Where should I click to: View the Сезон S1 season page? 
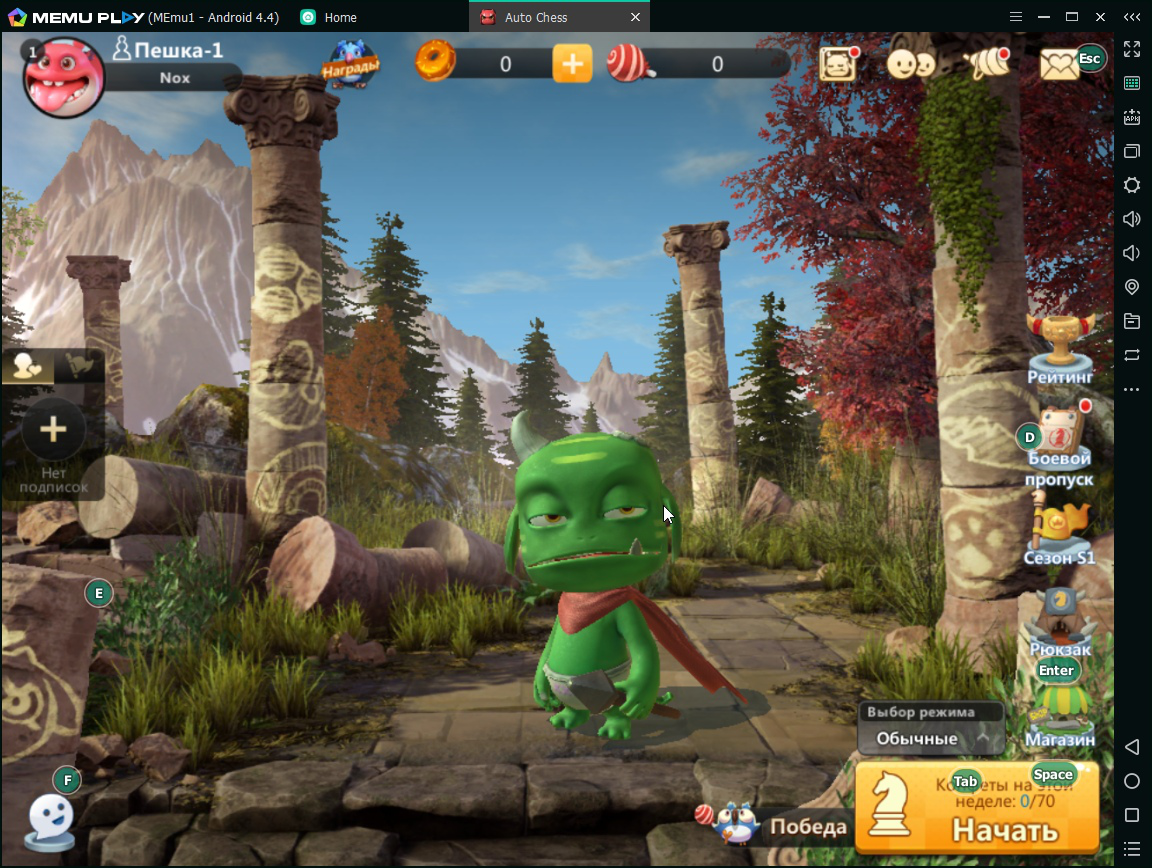click(x=1059, y=535)
